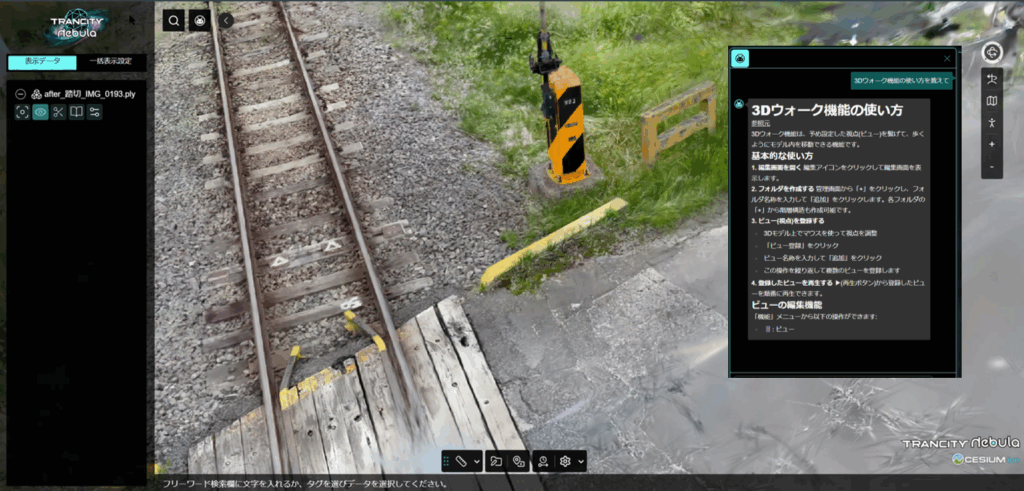Zoom in with the plus button
This screenshot has height=491, width=1024.
[x=992, y=145]
